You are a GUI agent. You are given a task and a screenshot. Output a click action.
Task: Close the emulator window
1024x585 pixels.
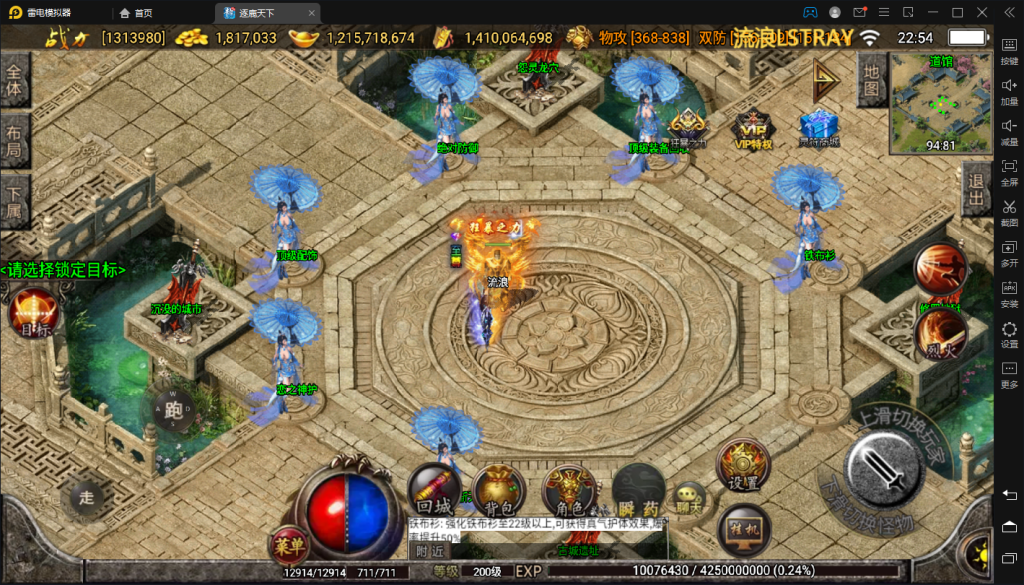[x=982, y=12]
